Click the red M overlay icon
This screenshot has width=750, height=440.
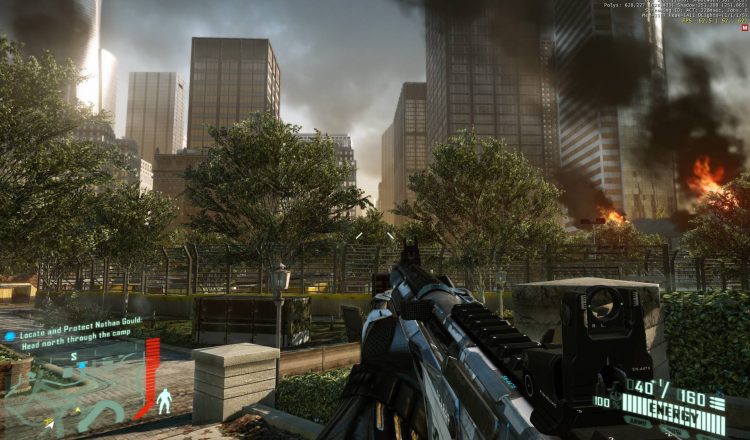tap(743, 27)
